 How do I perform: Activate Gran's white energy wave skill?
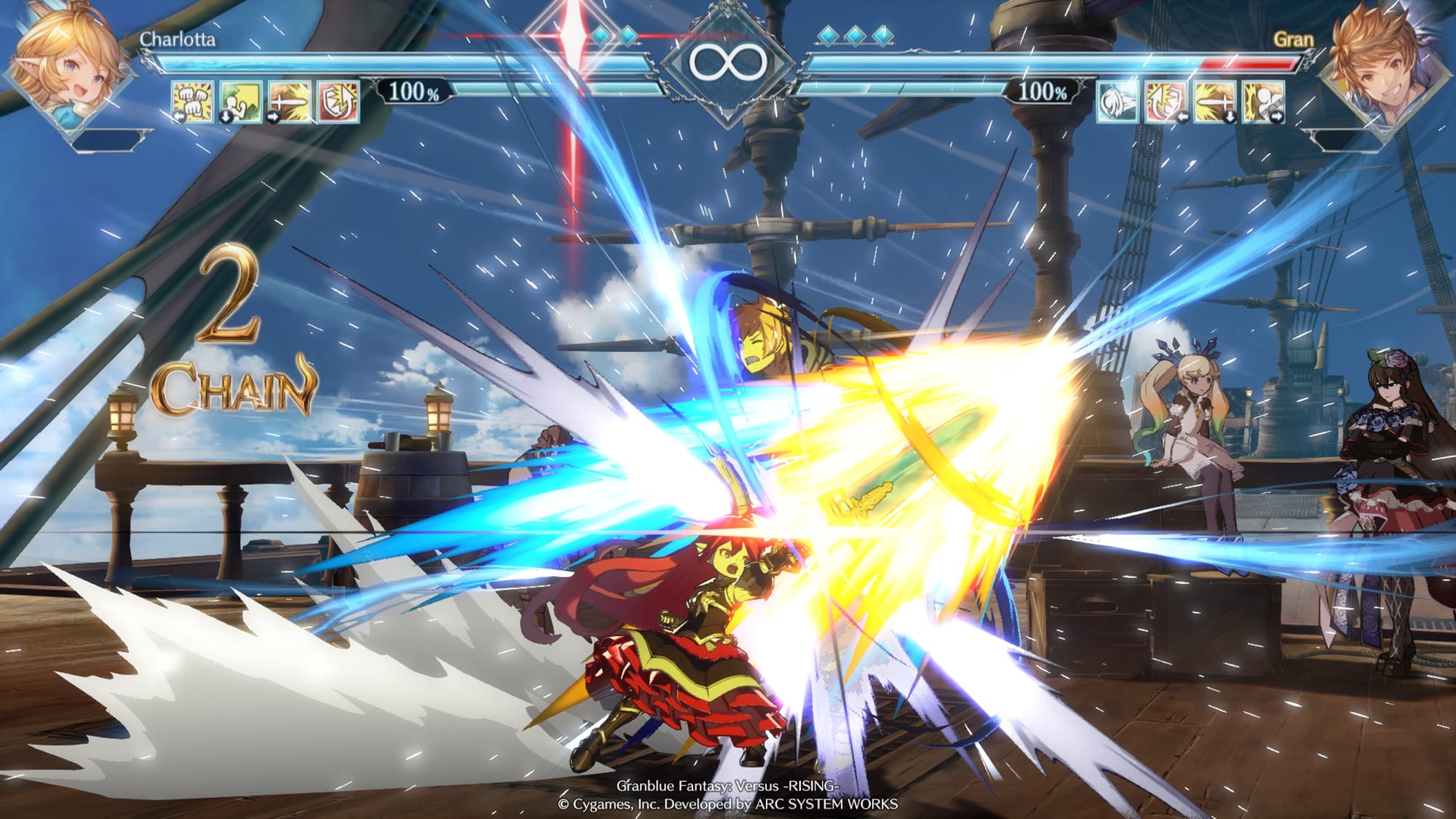pos(1118,102)
